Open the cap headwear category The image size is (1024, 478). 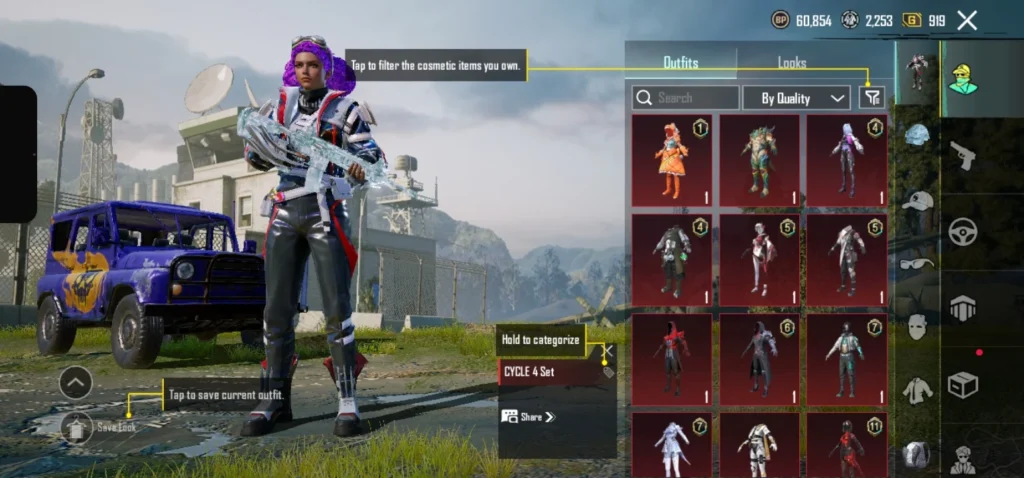(x=917, y=200)
